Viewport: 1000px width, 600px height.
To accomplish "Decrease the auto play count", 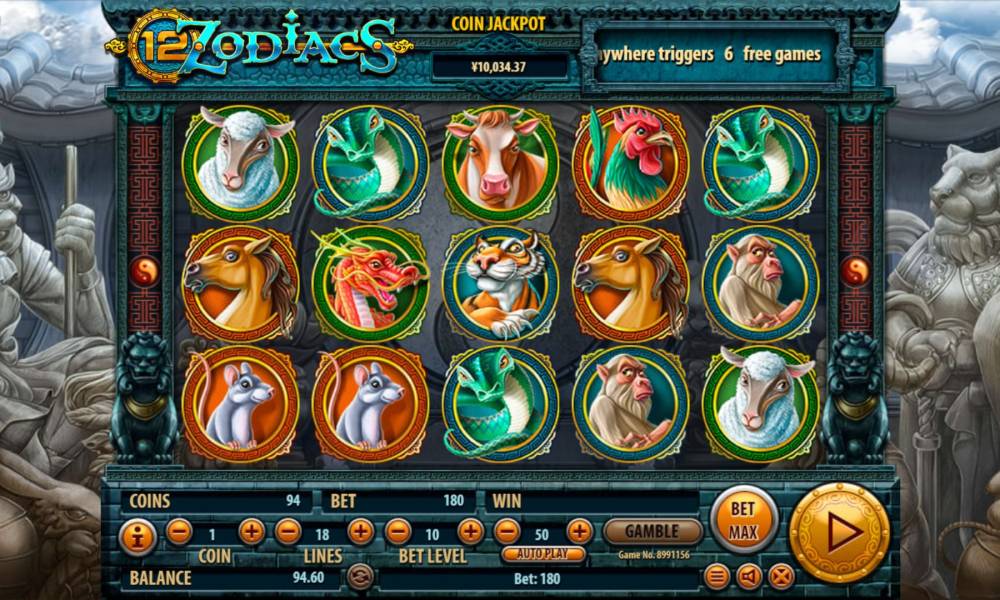I will [x=507, y=532].
